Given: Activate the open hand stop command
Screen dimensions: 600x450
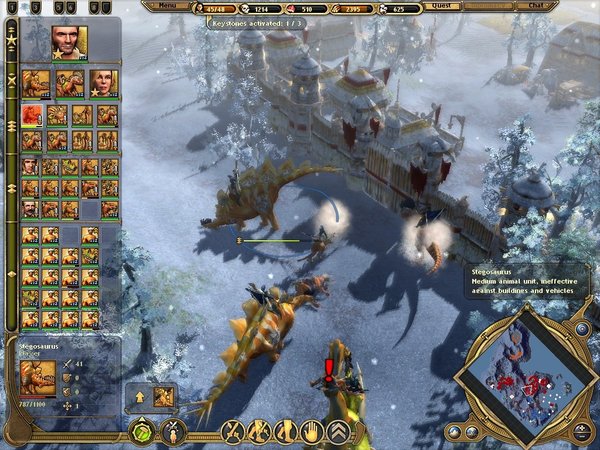Looking at the screenshot, I should (x=311, y=432).
